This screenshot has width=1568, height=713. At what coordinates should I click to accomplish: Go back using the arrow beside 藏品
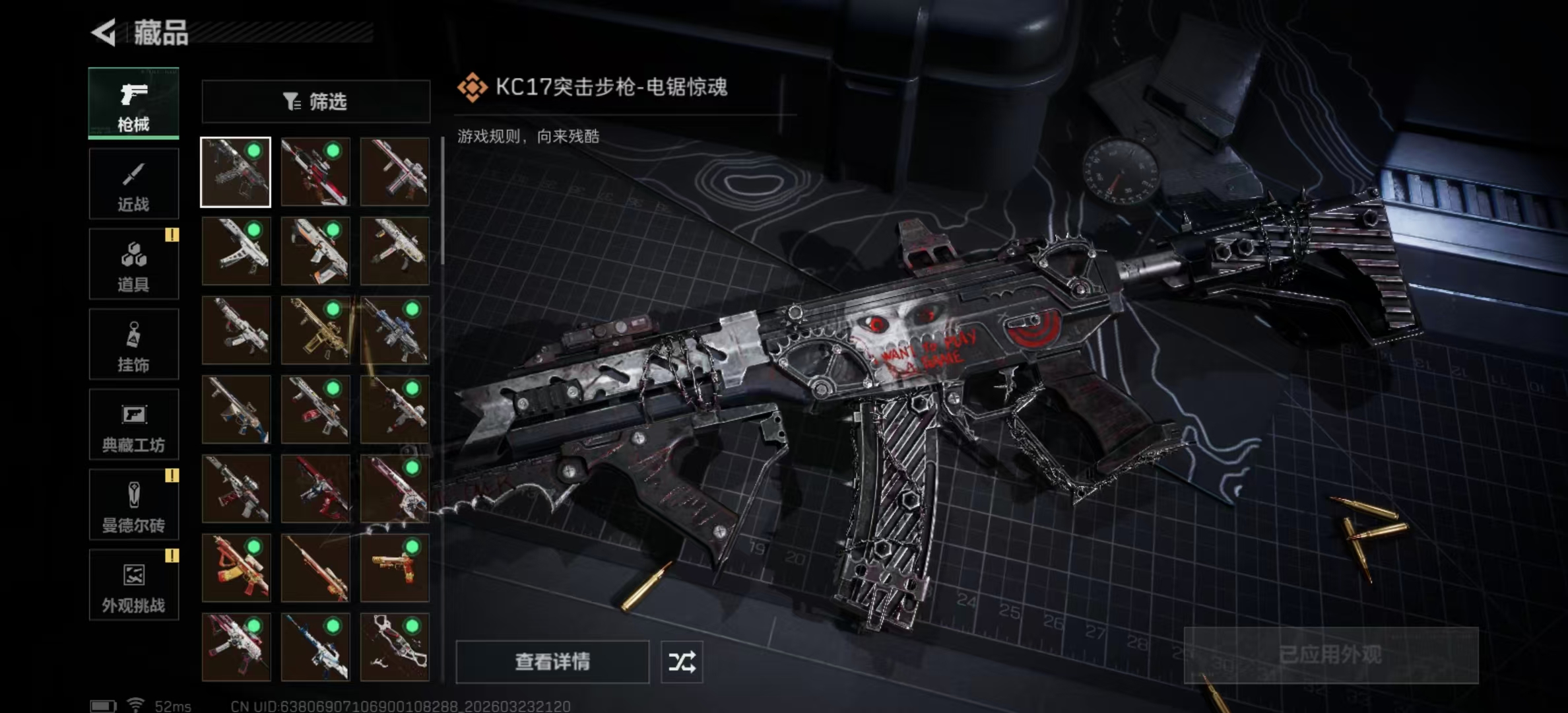(x=104, y=32)
